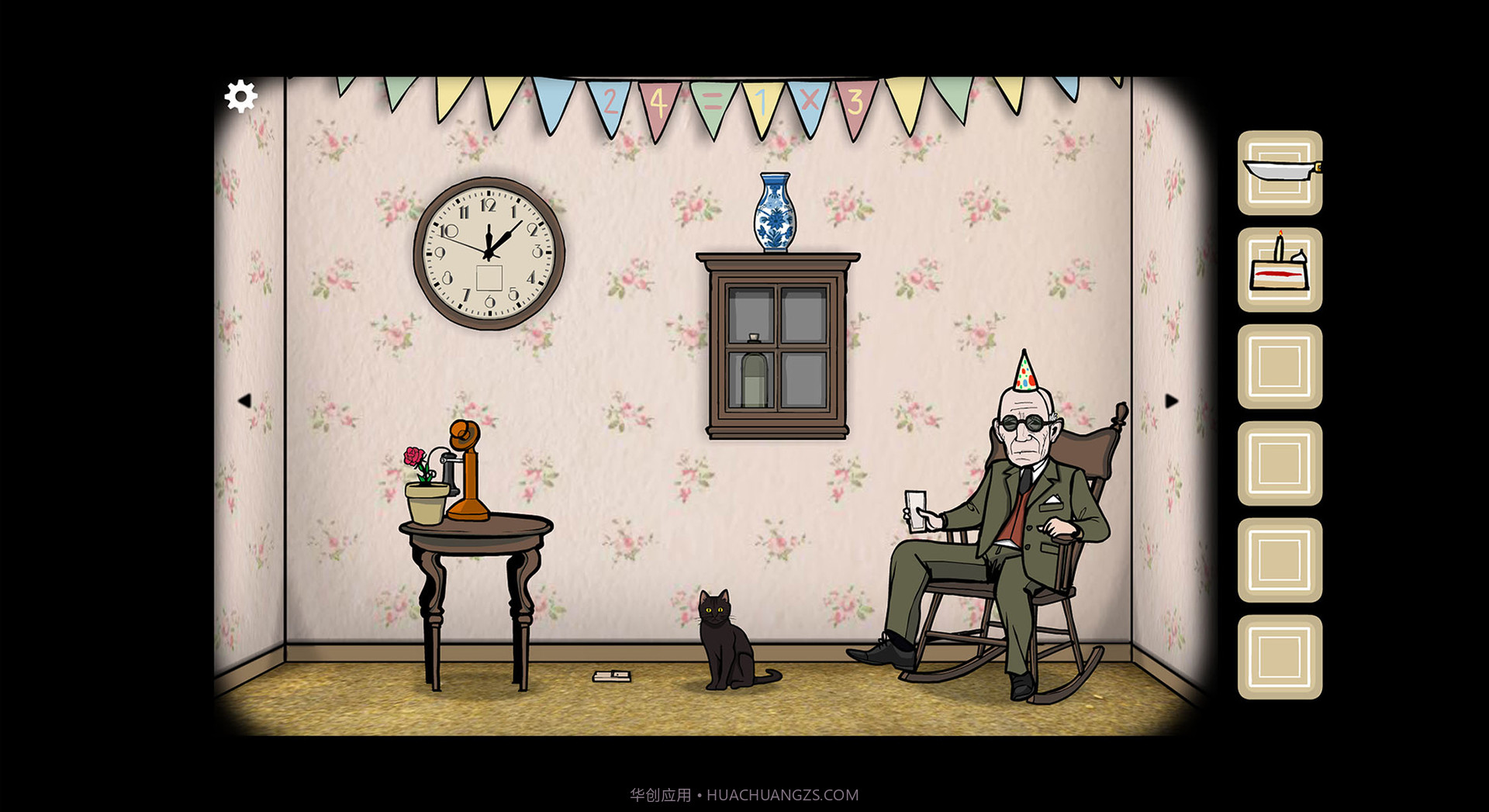Turn to the room on the right

point(1171,401)
